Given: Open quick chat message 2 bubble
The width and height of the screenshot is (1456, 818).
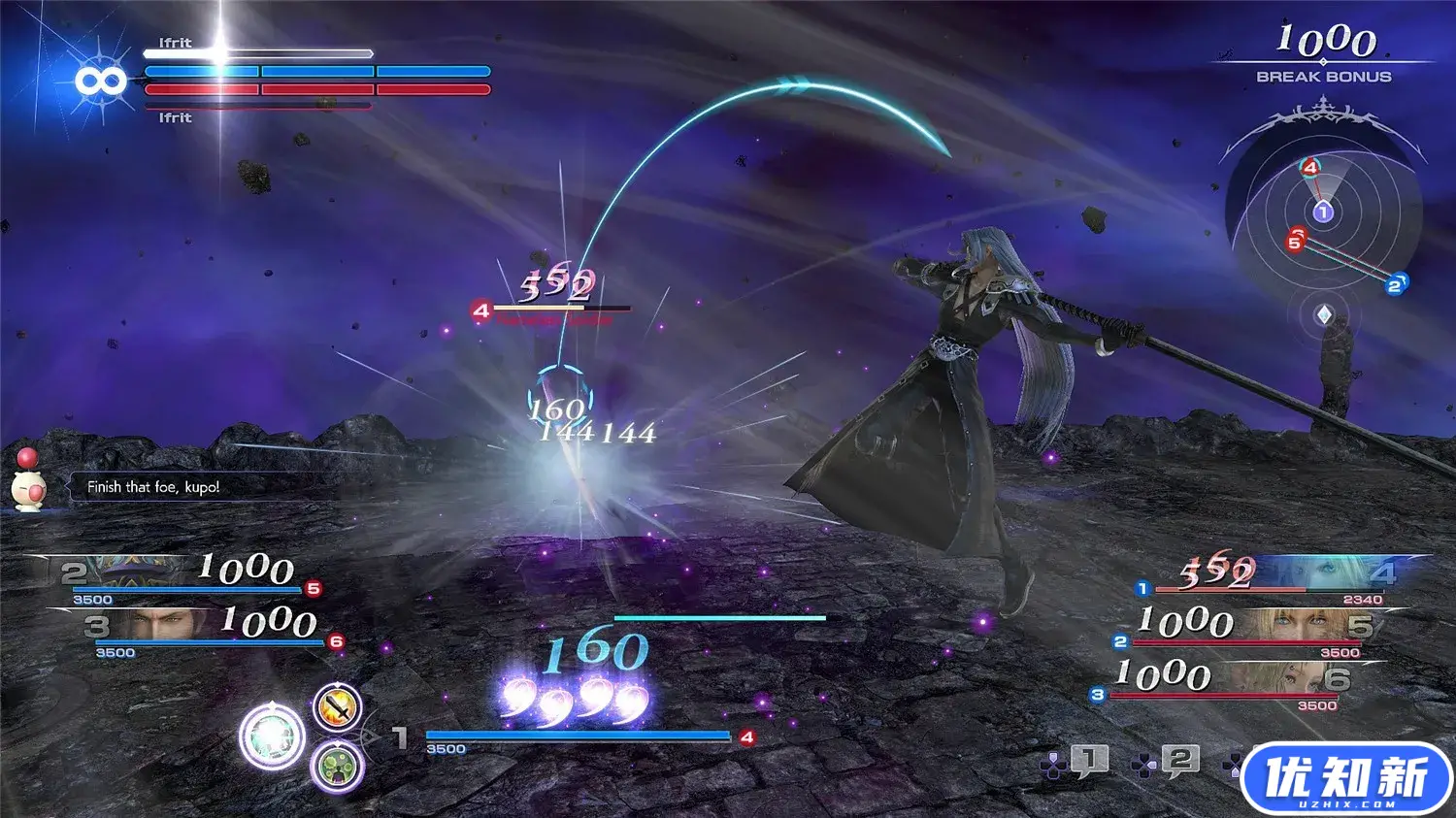Looking at the screenshot, I should coord(1179,761).
